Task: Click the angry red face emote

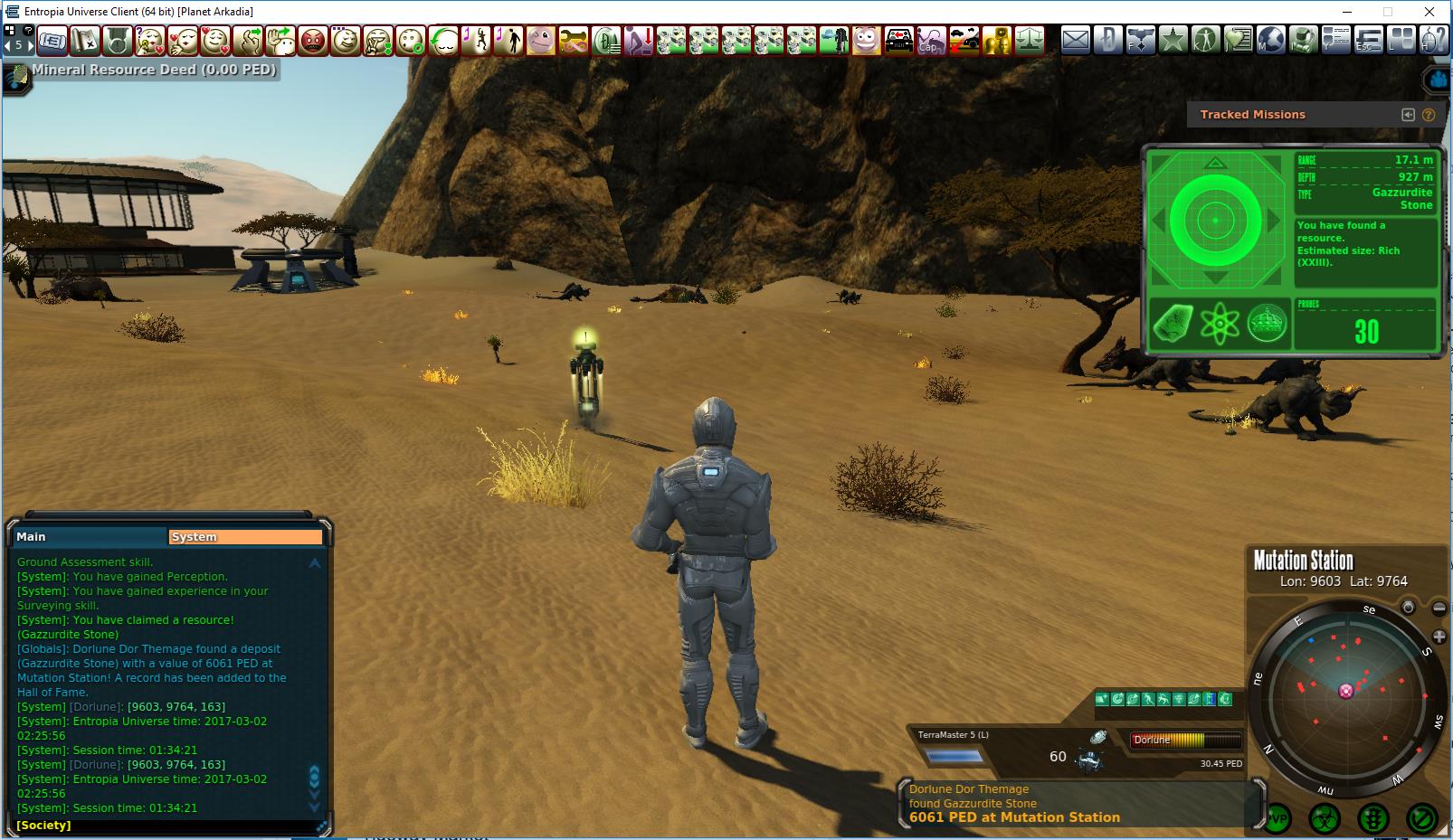Action: [312, 41]
